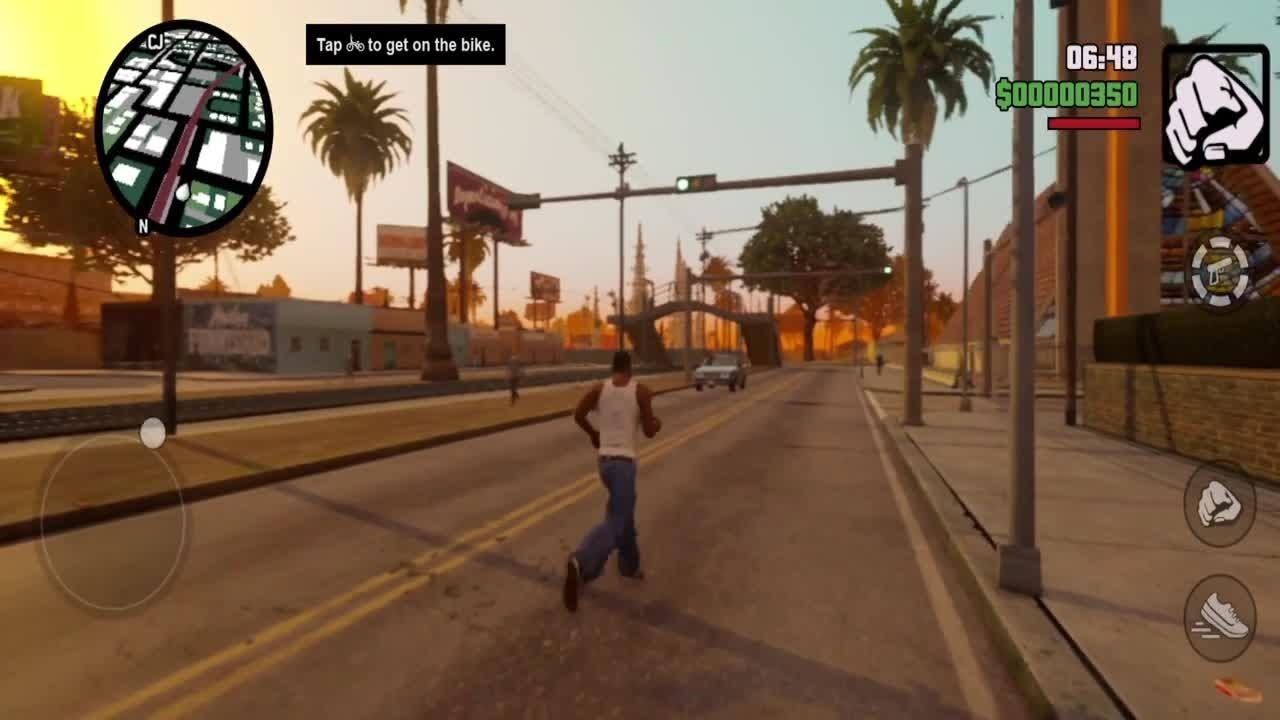Activate the sprint shoe button
Screen dimensions: 1280x720
click(1220, 617)
